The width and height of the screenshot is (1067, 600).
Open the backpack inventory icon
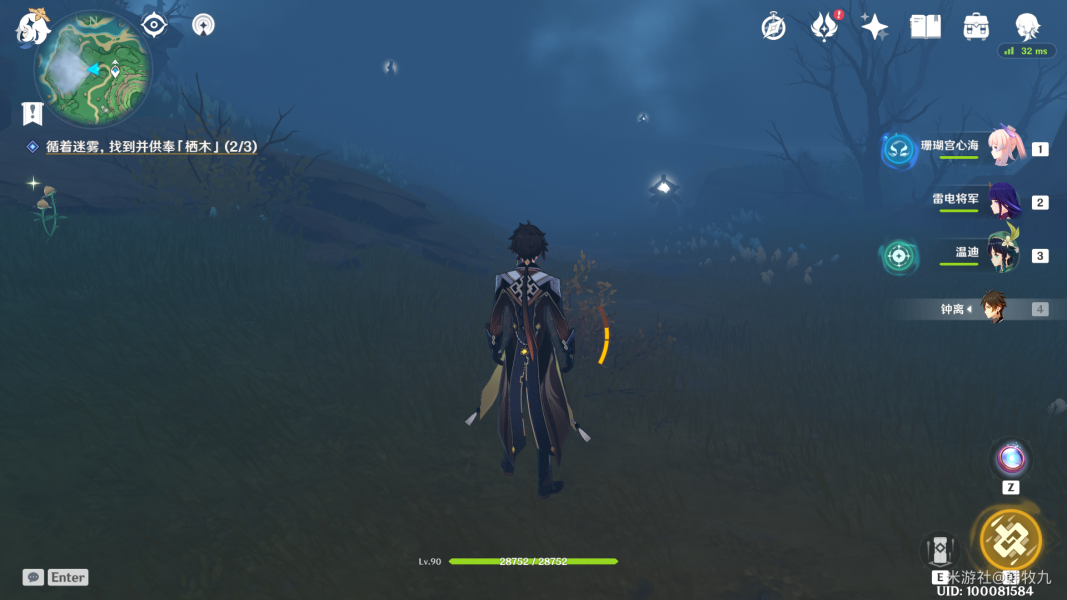pyautogui.click(x=976, y=27)
